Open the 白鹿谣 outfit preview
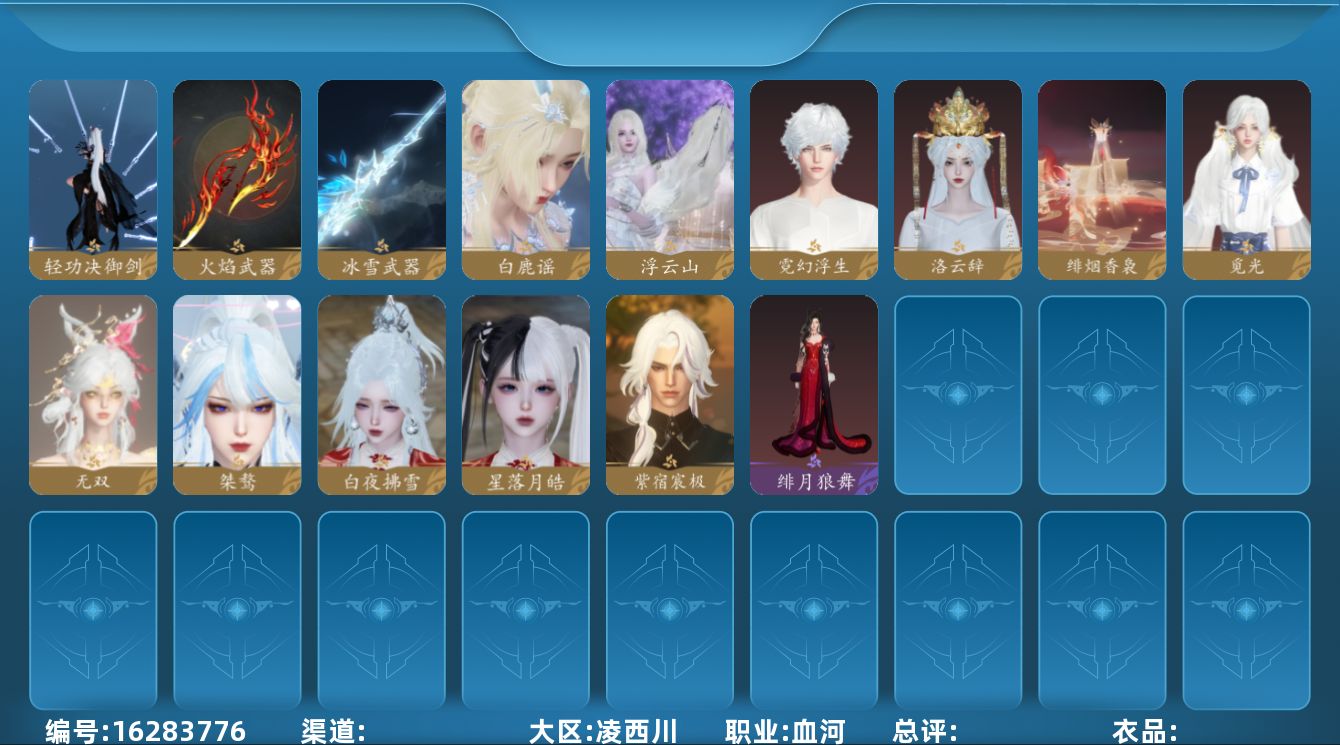Image resolution: width=1340 pixels, height=745 pixels. [x=525, y=178]
